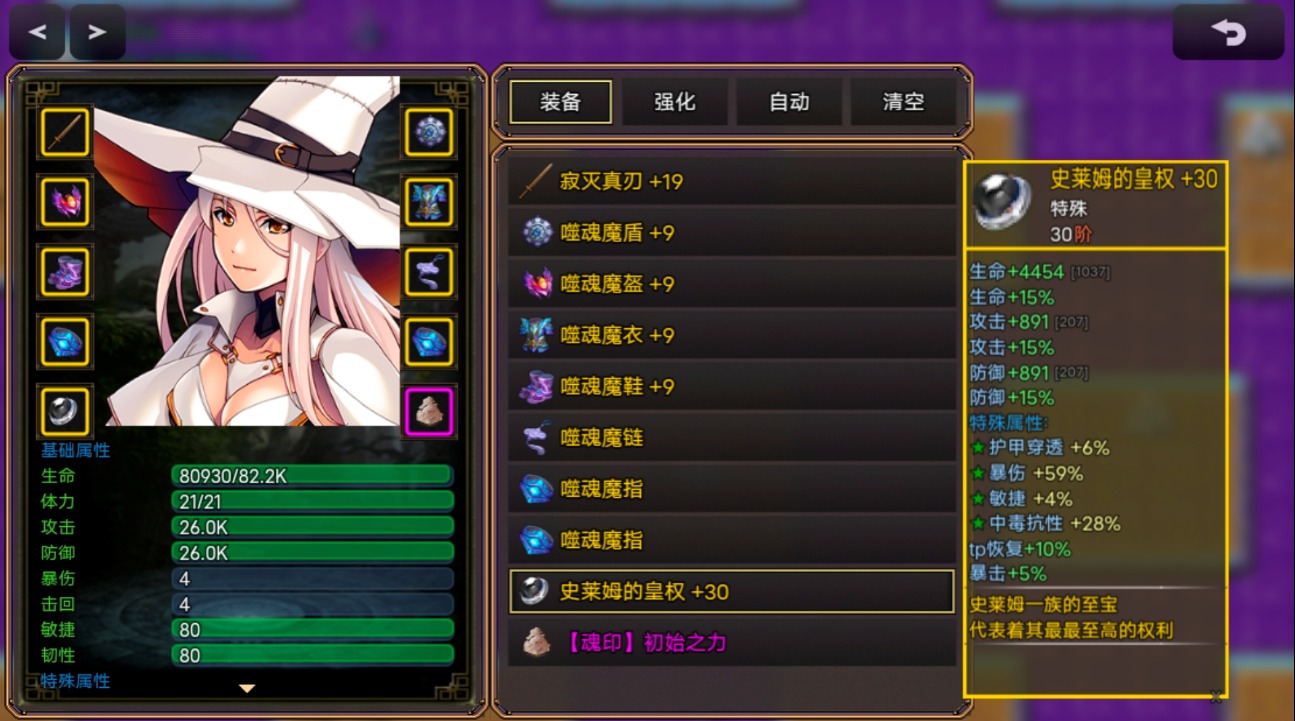This screenshot has width=1295, height=721.
Task: Click the helmet slot icon below the weapon
Action: (64, 203)
